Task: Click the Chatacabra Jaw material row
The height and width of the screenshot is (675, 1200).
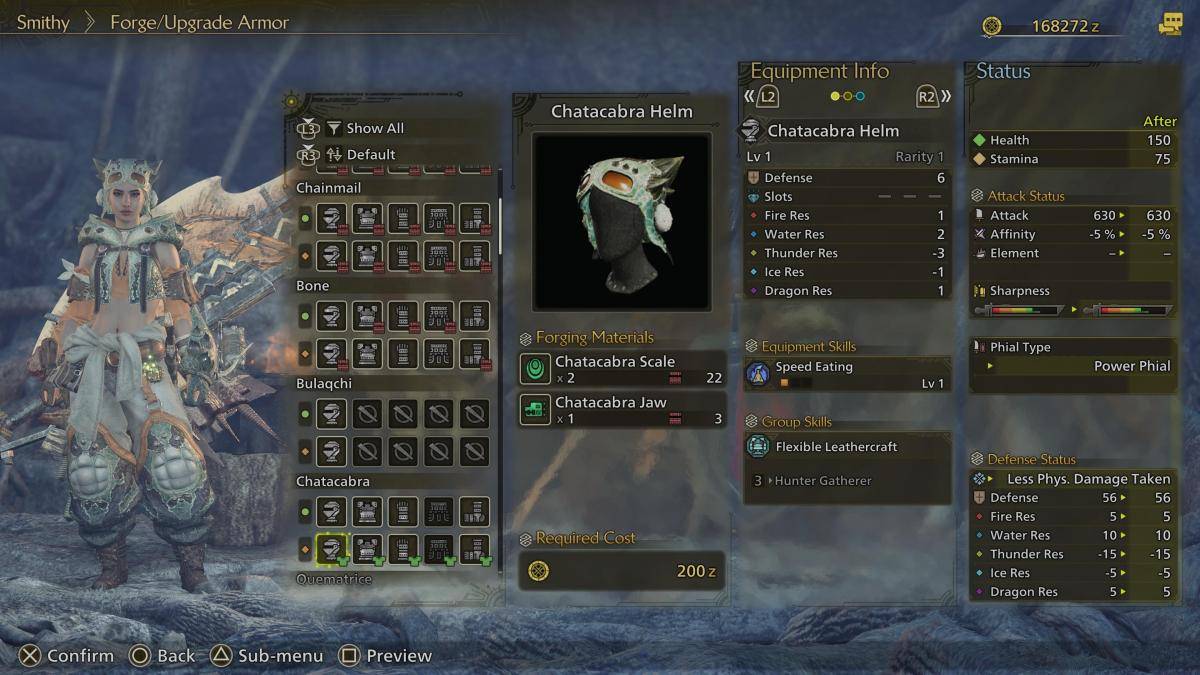Action: (622, 410)
